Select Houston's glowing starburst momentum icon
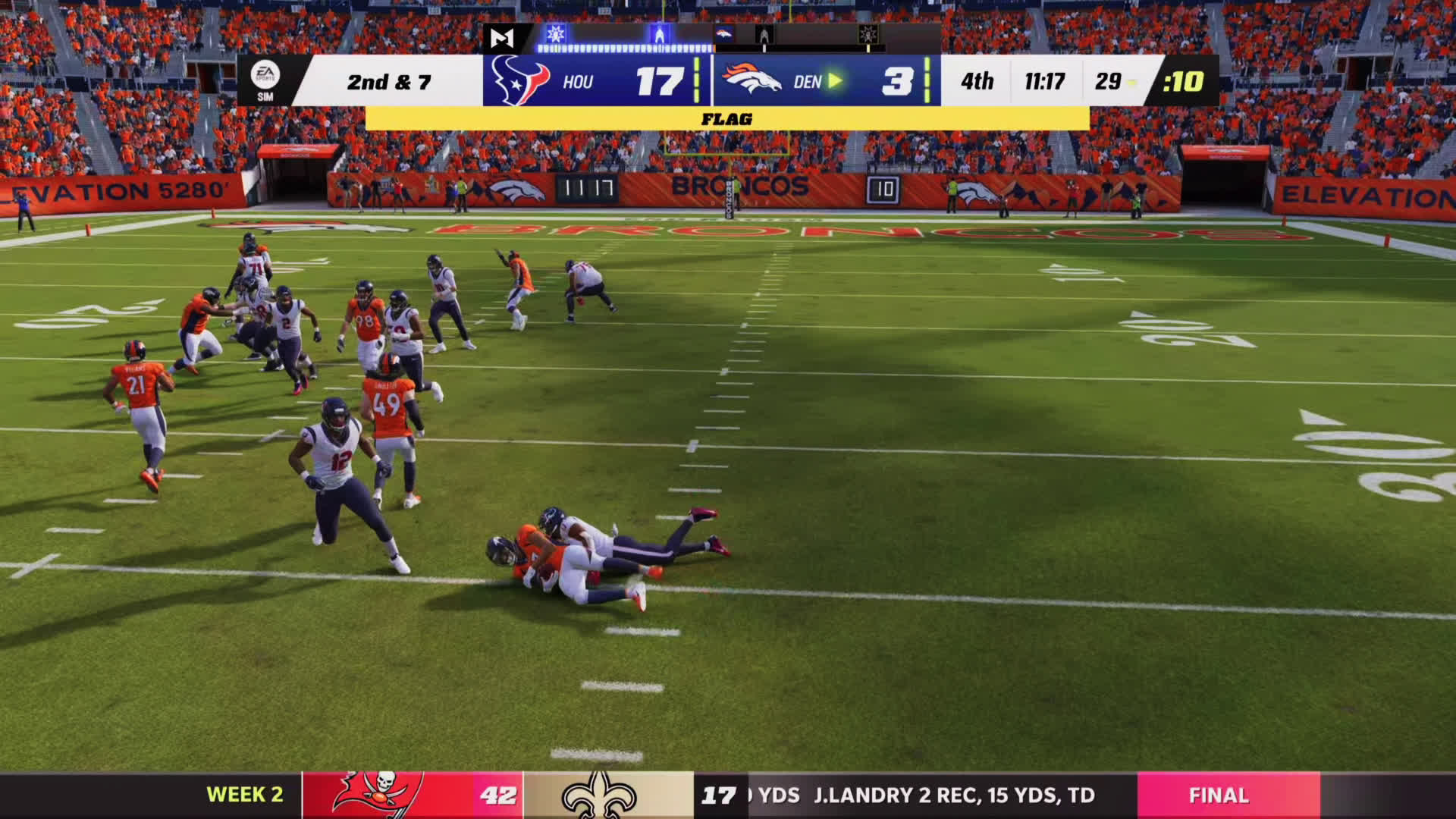This screenshot has width=1456, height=819. [x=556, y=34]
